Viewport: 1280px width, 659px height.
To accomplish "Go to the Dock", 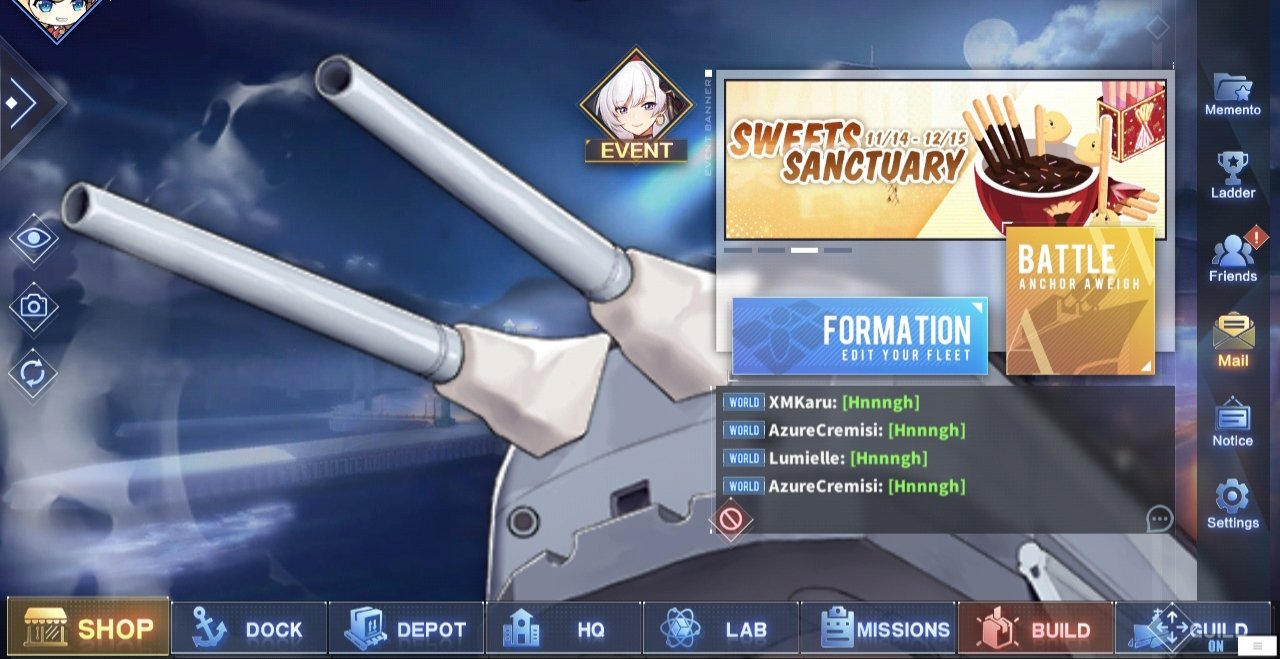I will pos(249,629).
